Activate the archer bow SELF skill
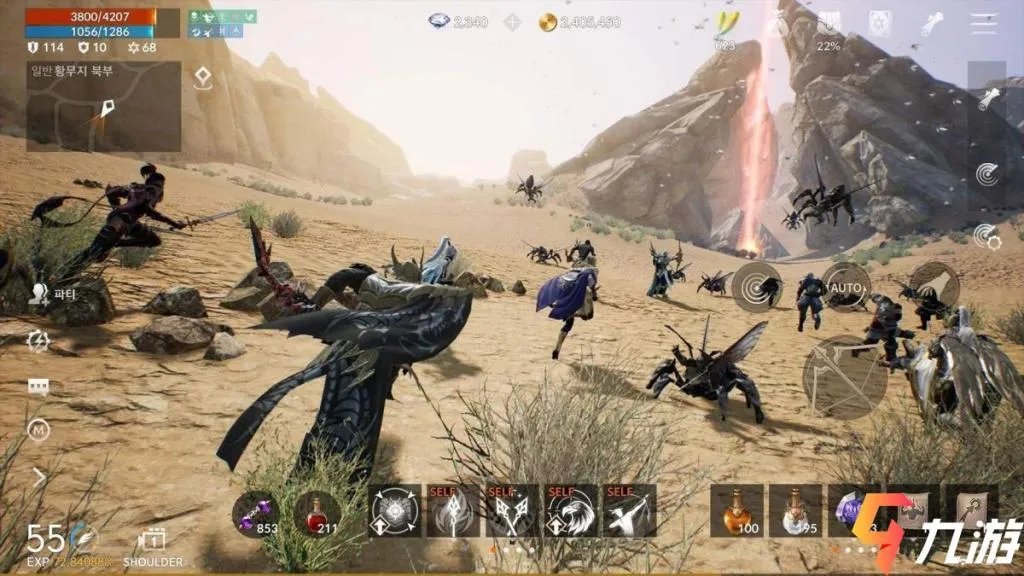Screen dimensions: 1024x576 (x=629, y=511)
